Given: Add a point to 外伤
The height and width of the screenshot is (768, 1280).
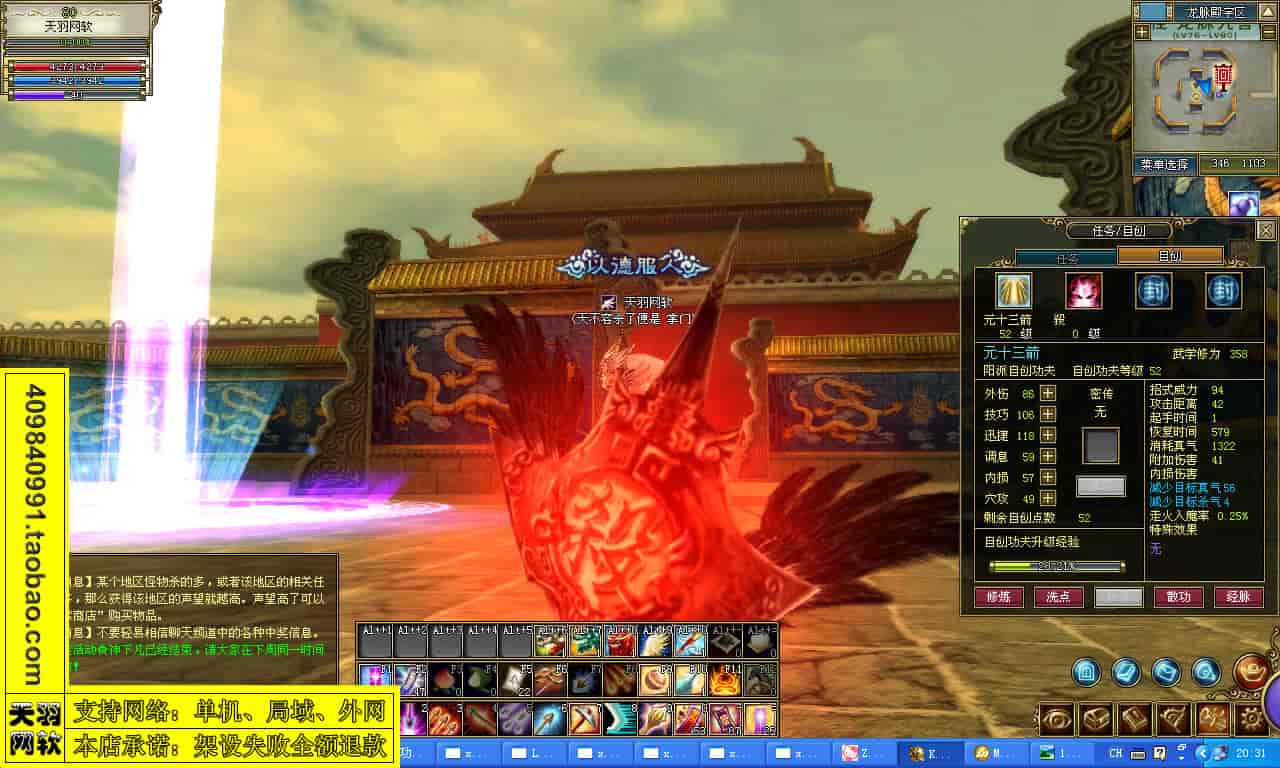Looking at the screenshot, I should point(1048,393).
